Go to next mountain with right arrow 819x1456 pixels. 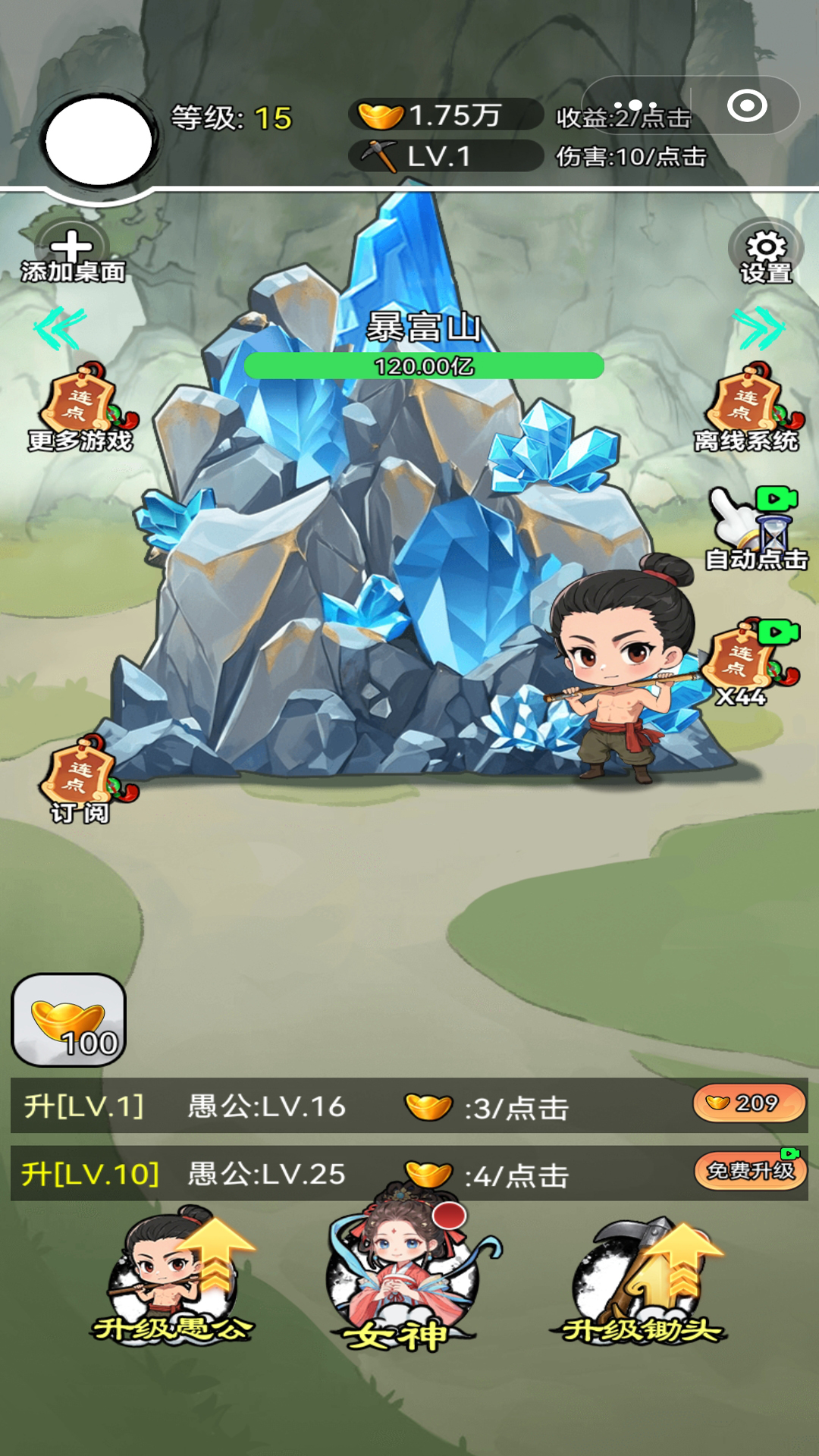point(758,328)
